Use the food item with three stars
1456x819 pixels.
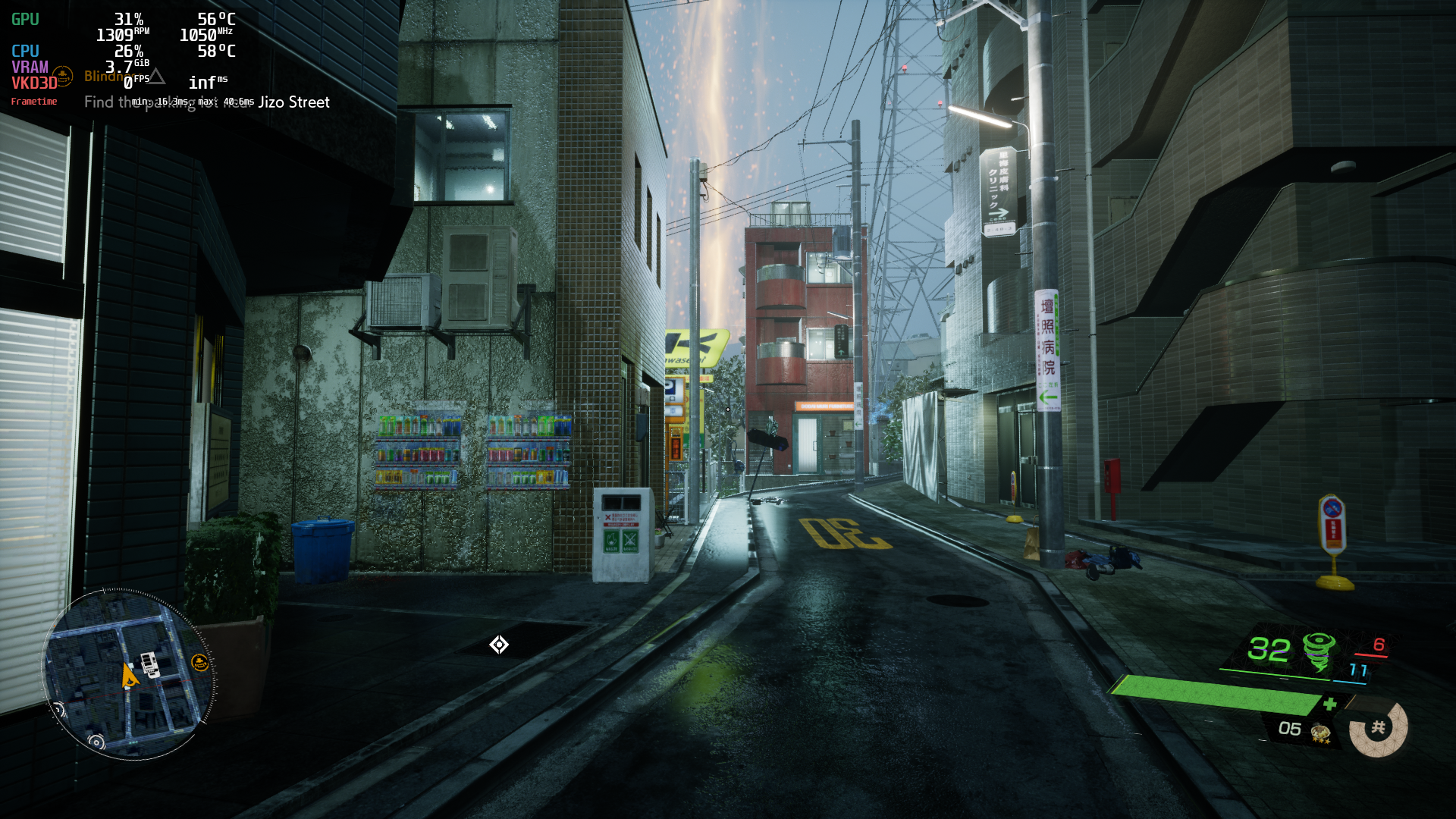click(x=1320, y=732)
